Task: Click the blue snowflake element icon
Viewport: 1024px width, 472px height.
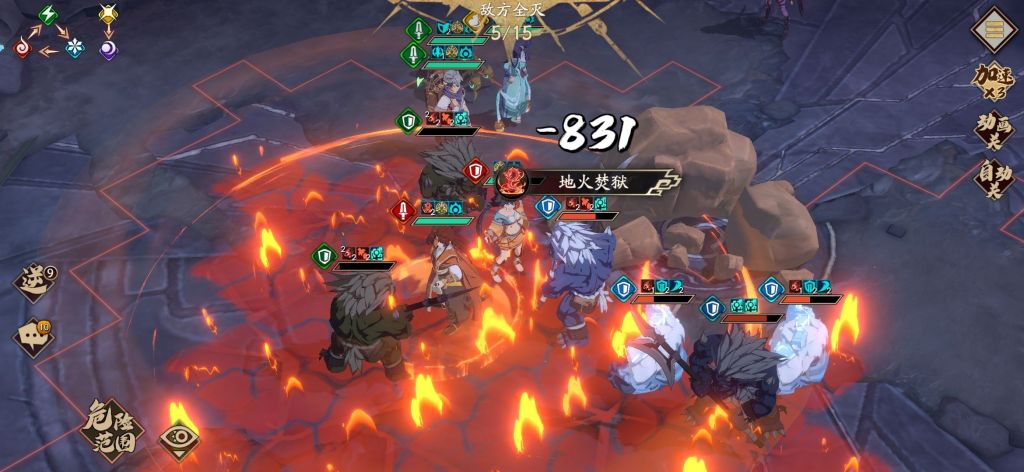Action: [x=74, y=48]
